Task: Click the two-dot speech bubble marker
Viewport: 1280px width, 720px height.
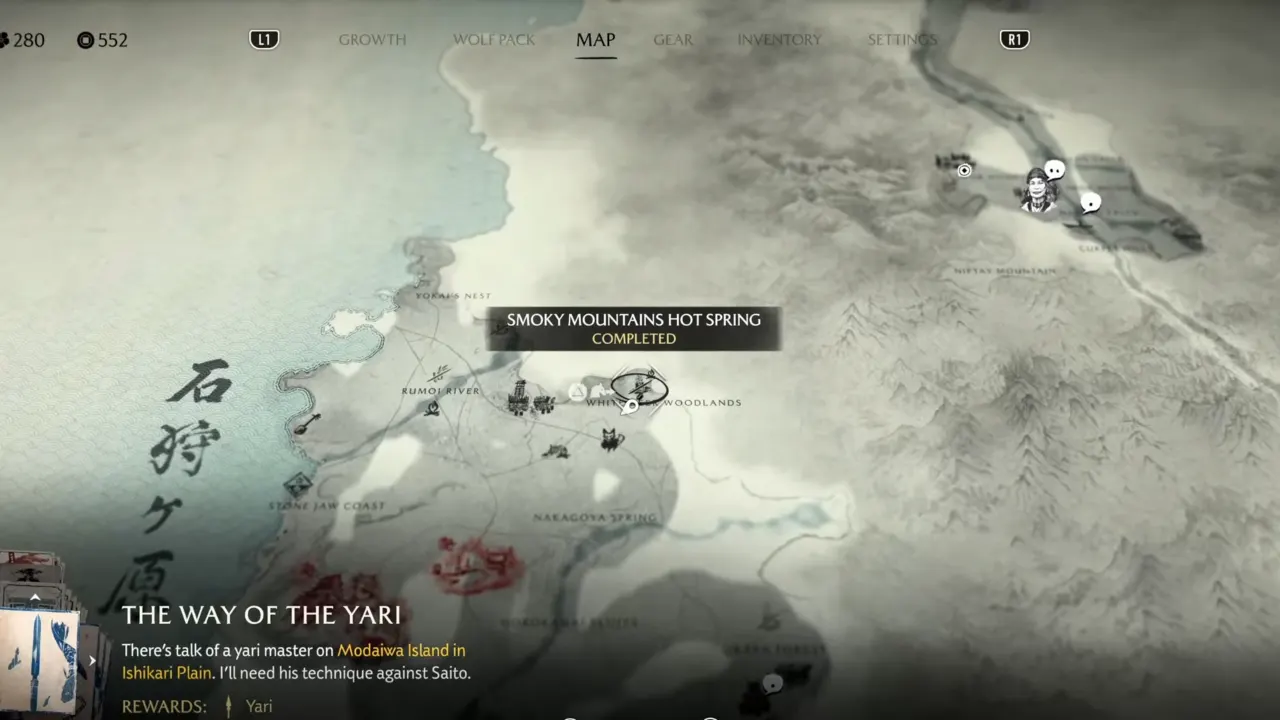Action: [1054, 171]
